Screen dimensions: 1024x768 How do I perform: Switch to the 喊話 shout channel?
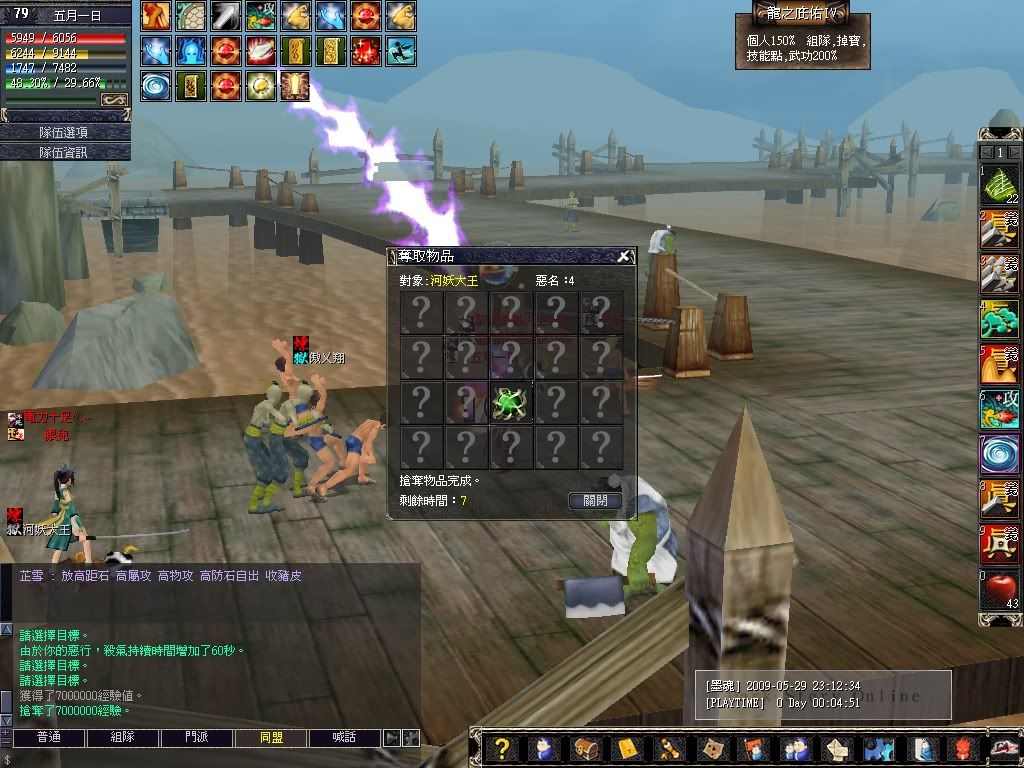[x=345, y=737]
